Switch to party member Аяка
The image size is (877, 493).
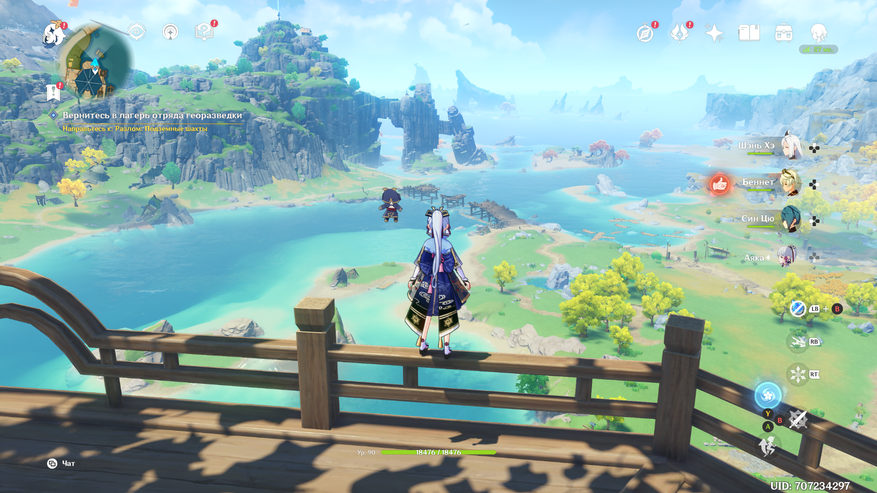tap(790, 257)
